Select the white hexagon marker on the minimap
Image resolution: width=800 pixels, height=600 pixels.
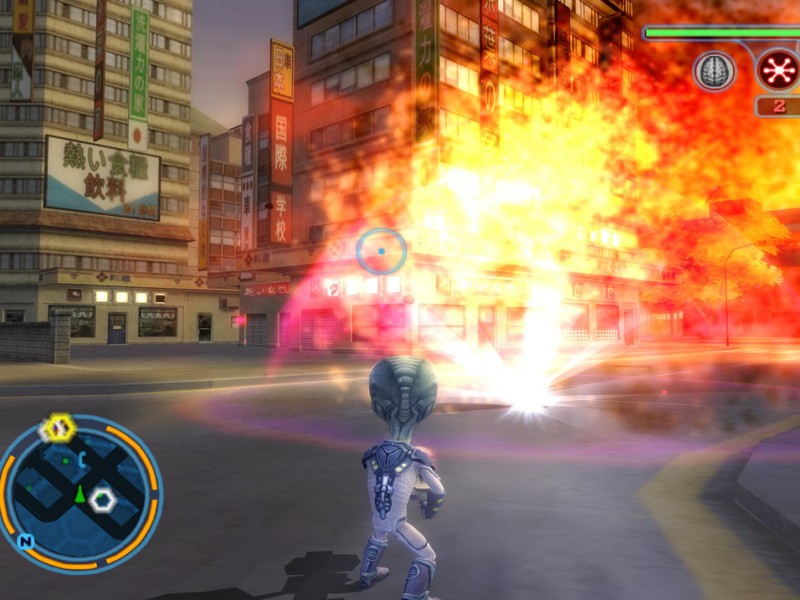click(102, 500)
